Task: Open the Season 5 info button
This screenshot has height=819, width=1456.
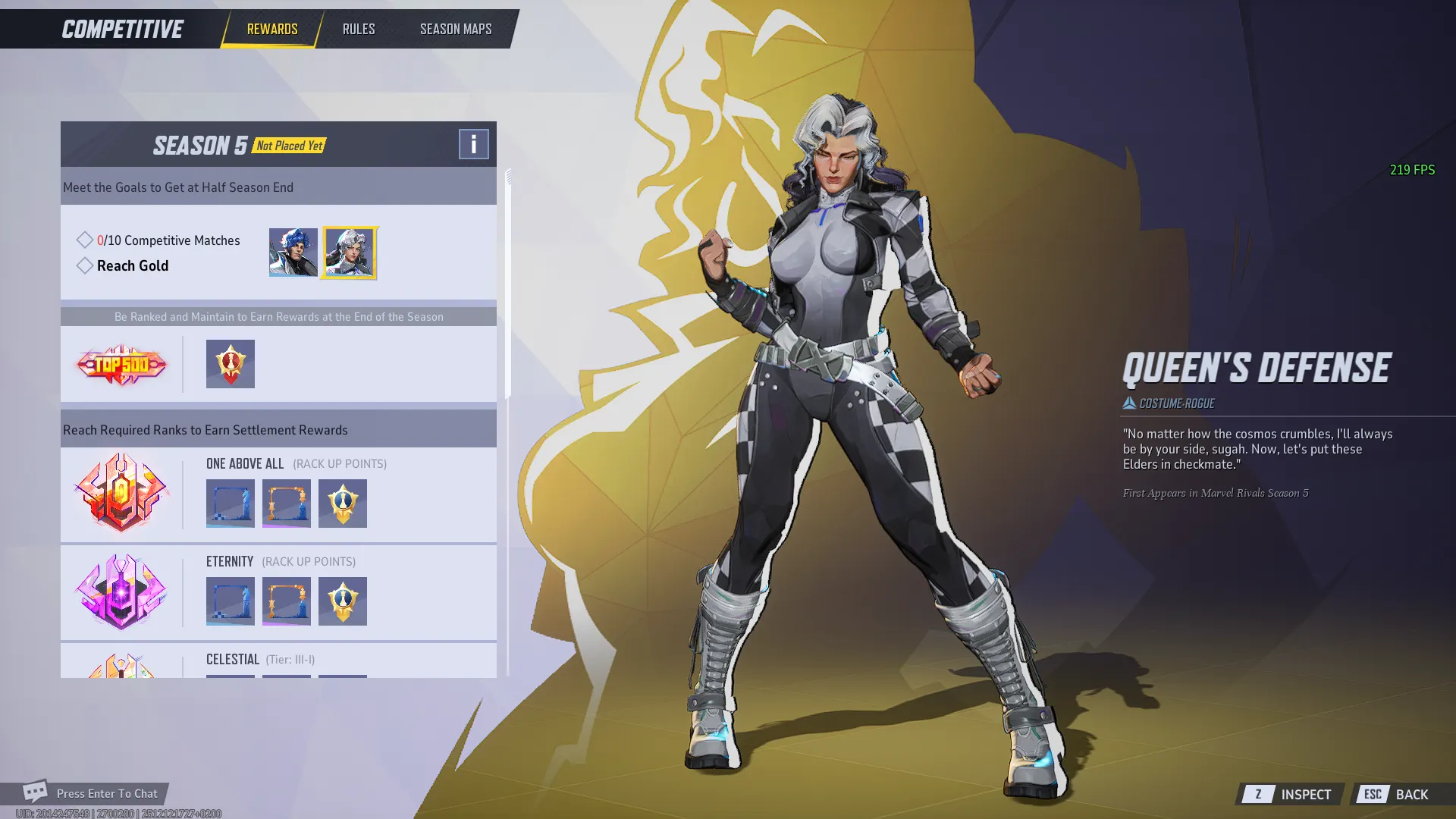Action: pos(473,143)
